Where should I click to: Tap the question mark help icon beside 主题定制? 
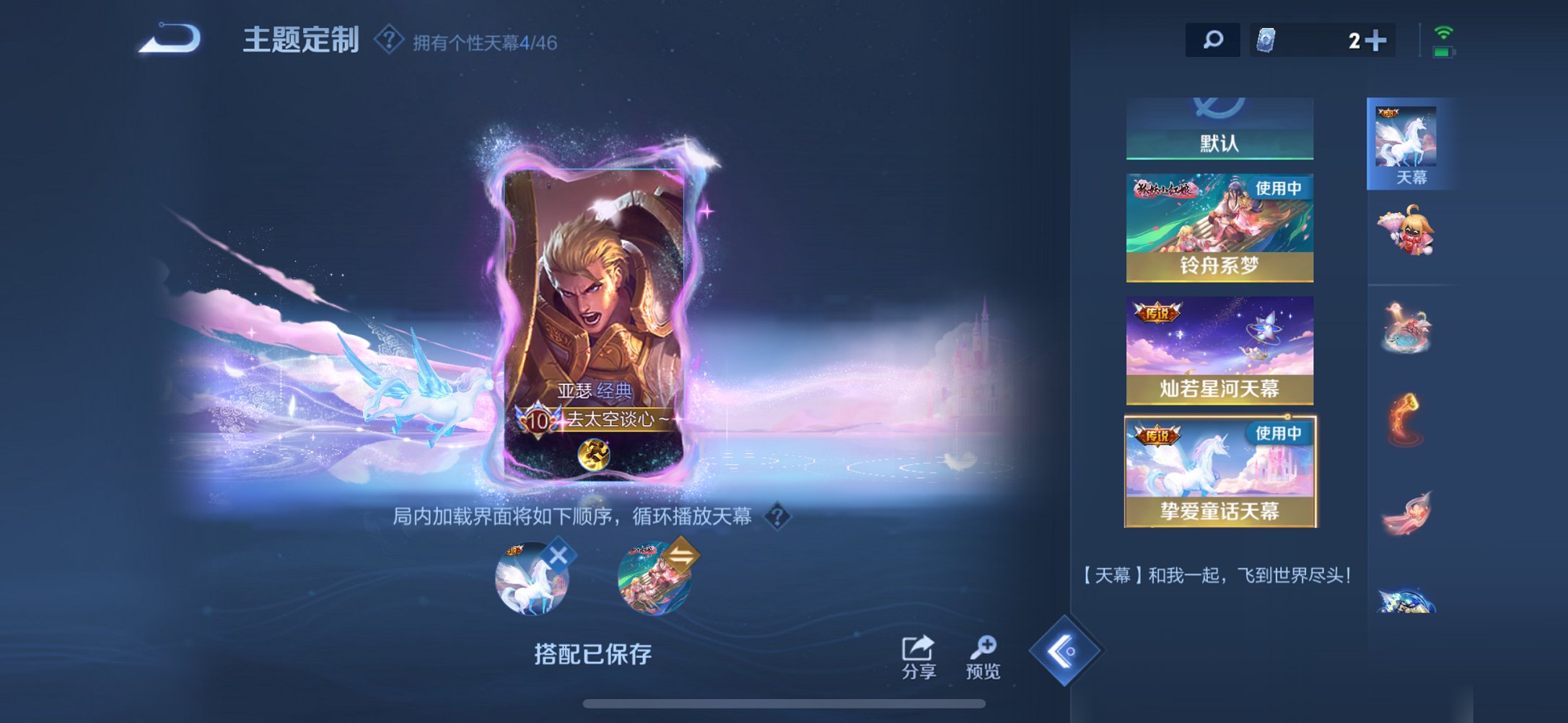click(x=387, y=41)
